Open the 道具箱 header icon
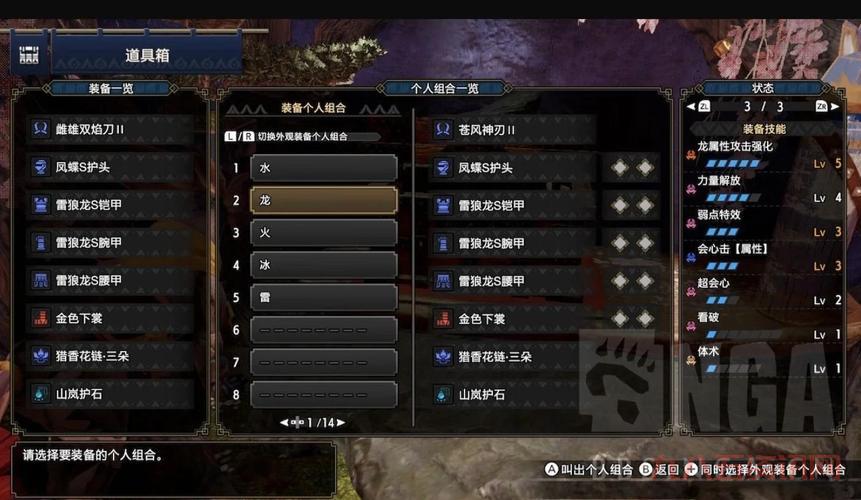This screenshot has width=861, height=500. [30, 52]
